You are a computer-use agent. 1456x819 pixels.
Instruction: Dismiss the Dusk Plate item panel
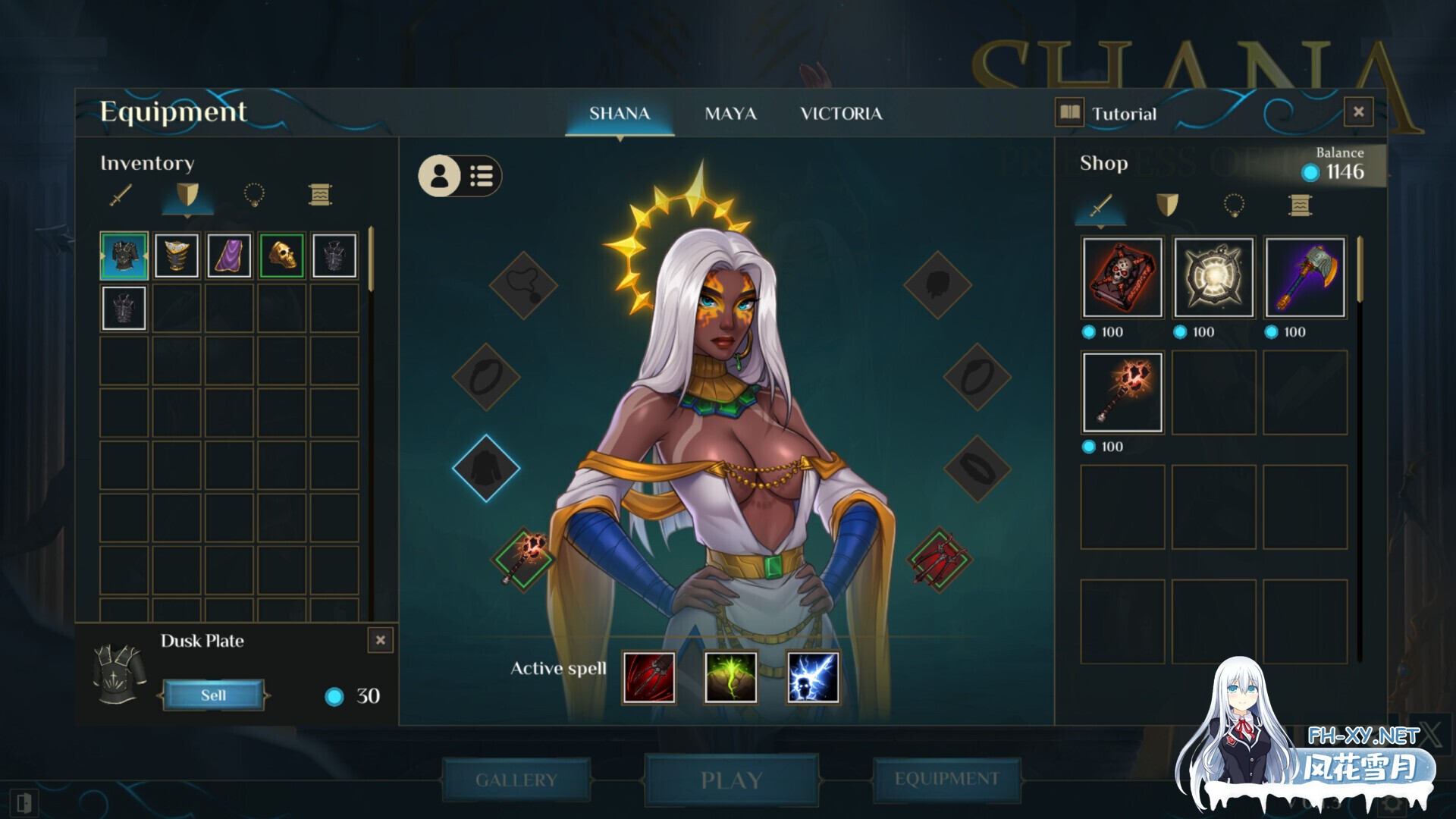(381, 640)
